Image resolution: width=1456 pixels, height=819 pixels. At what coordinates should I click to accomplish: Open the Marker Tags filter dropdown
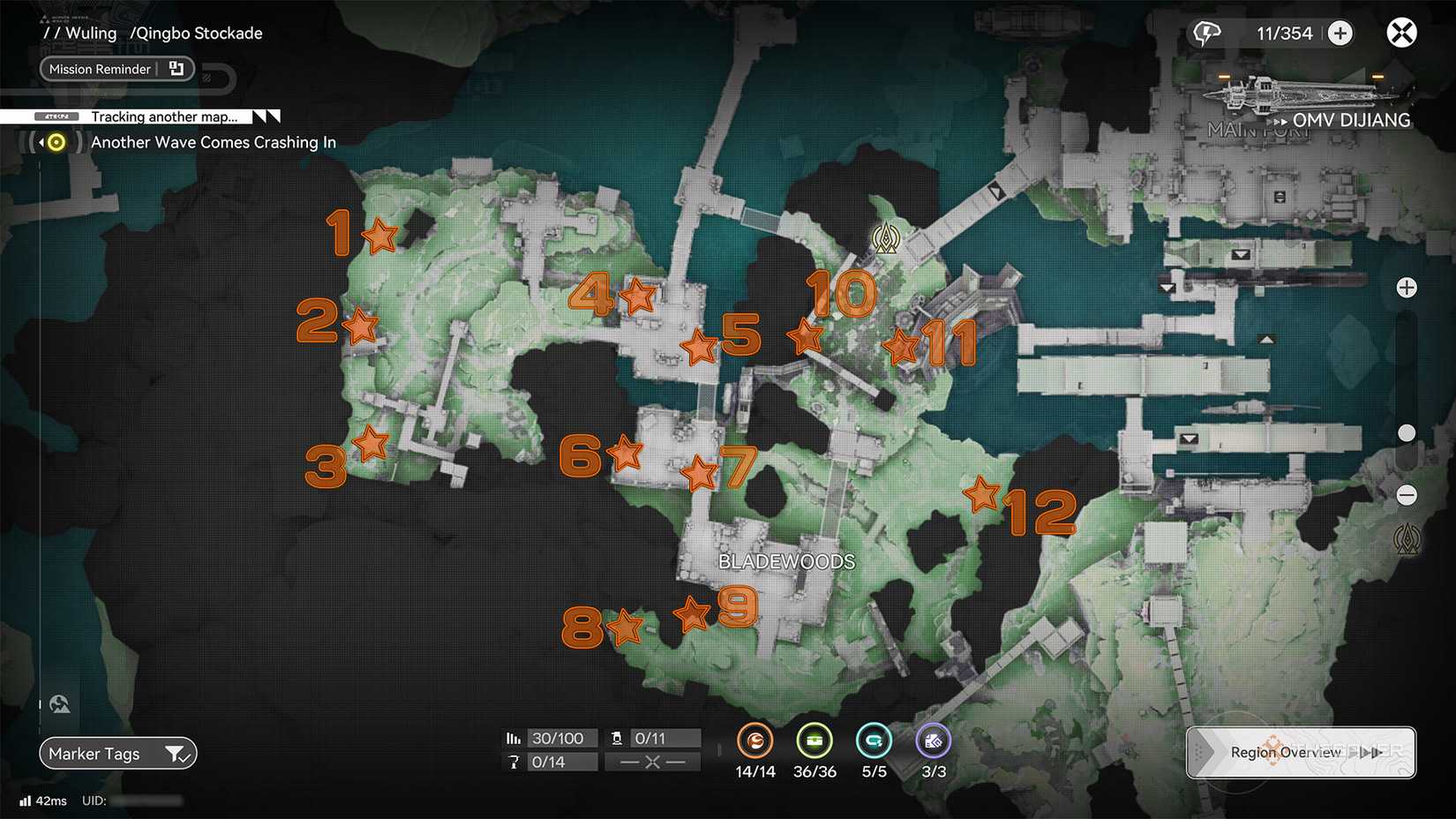(180, 753)
